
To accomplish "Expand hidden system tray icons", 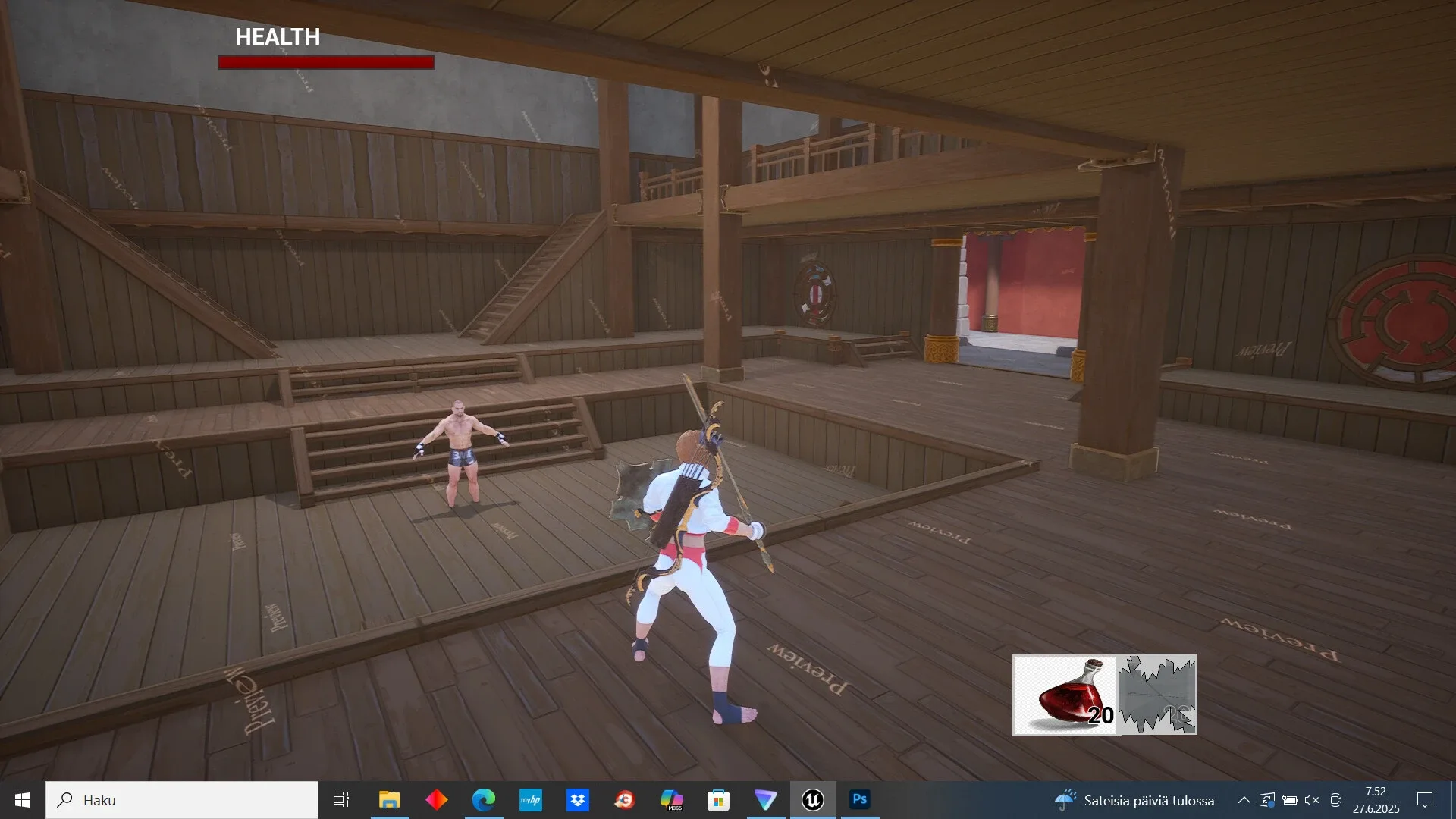I will click(1245, 801).
